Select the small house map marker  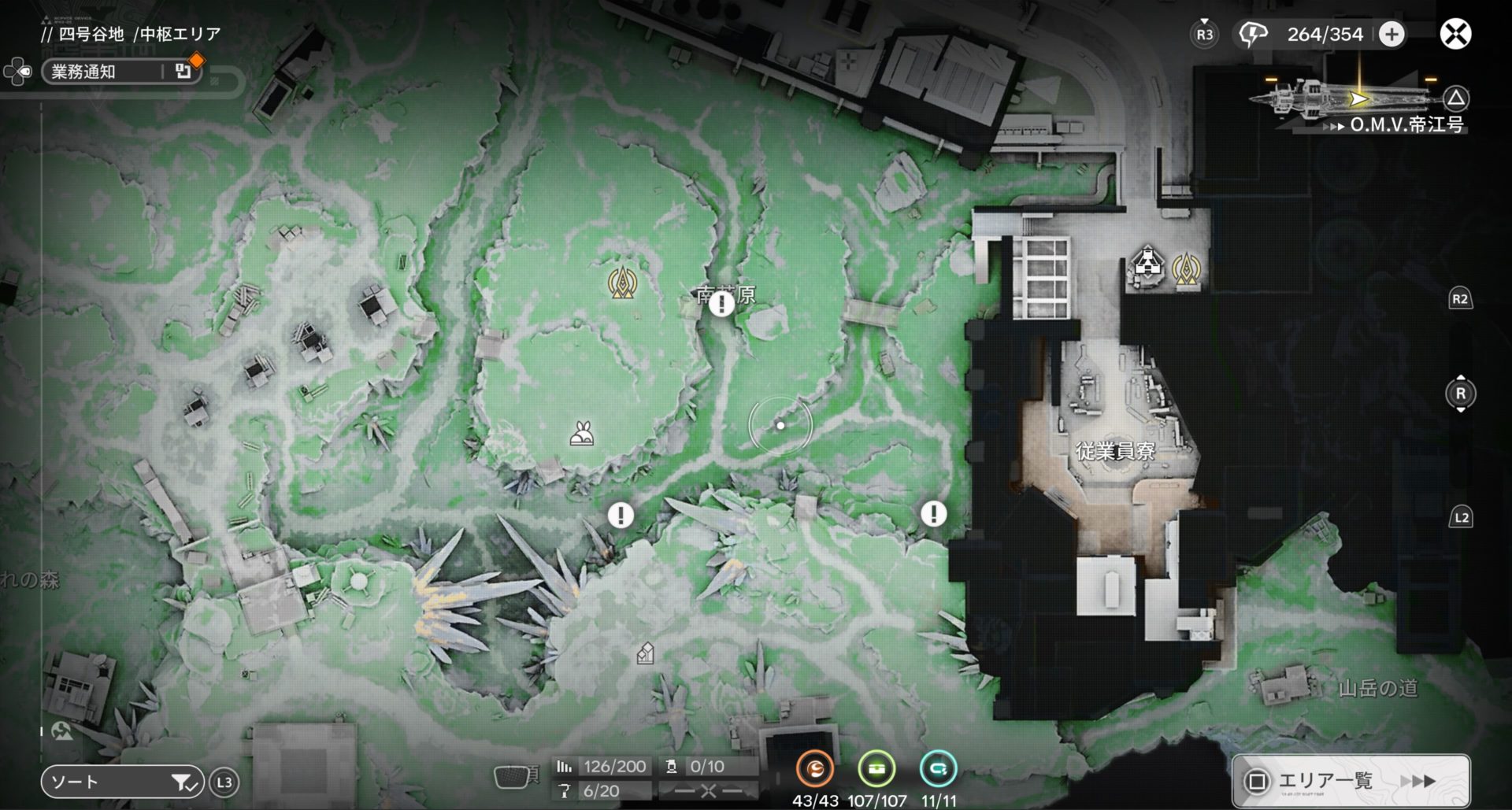pyautogui.click(x=645, y=653)
